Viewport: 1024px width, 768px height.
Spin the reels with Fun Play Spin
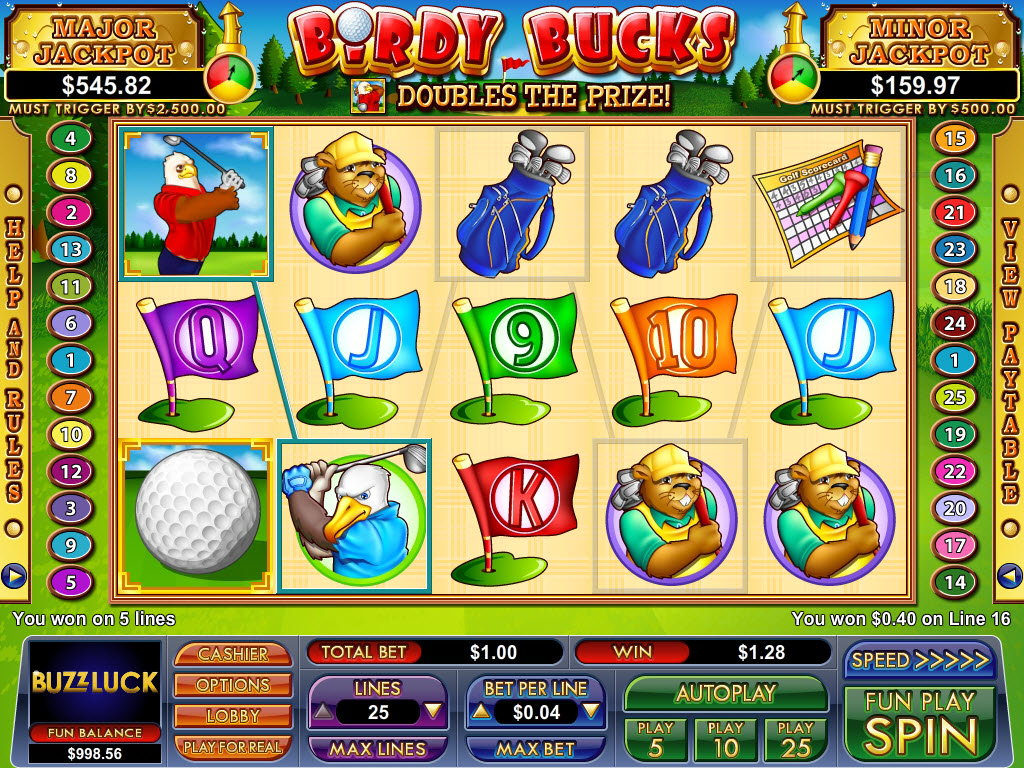[x=919, y=724]
